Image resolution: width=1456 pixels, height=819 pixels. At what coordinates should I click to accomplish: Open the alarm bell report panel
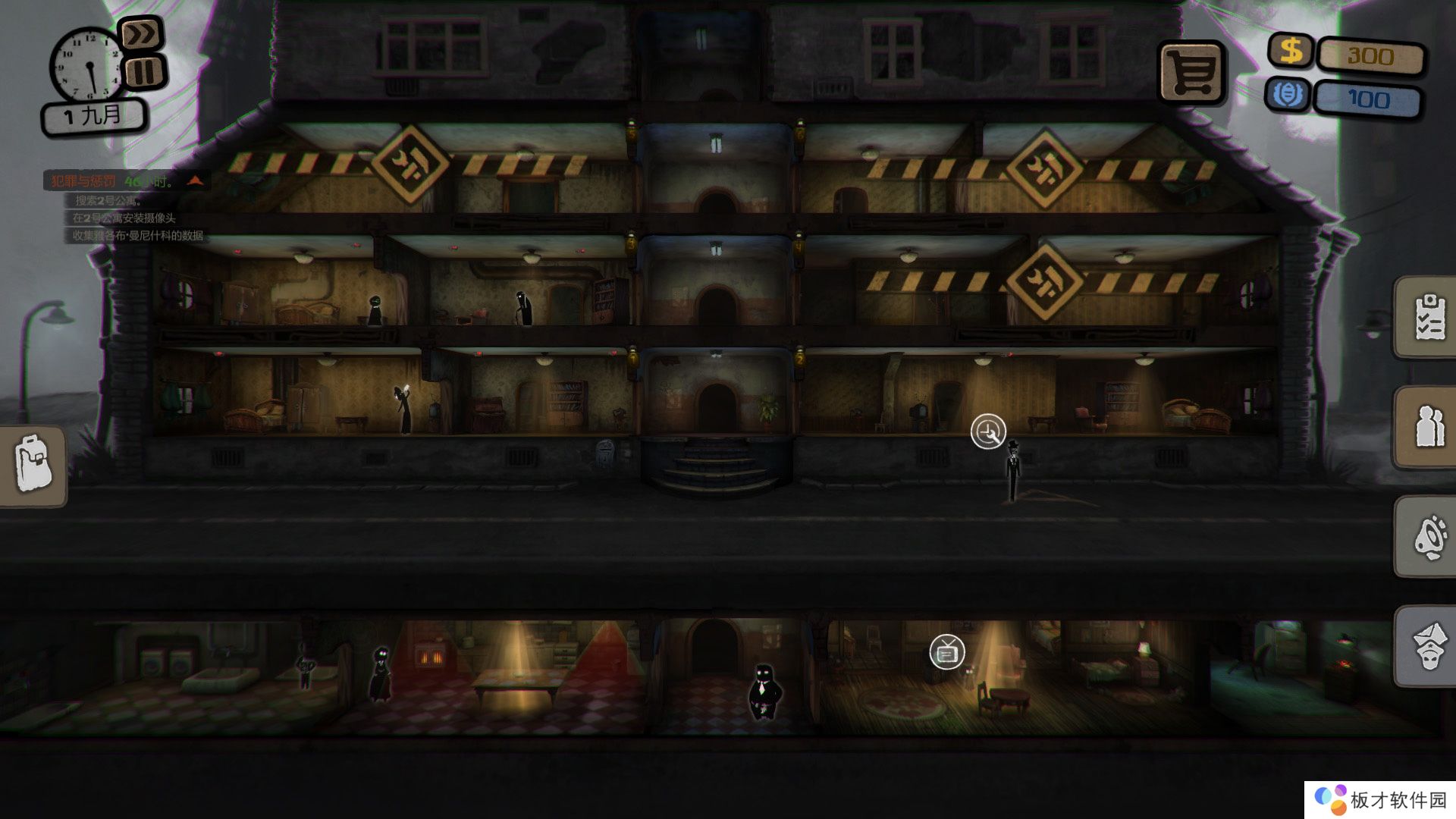click(x=1429, y=536)
